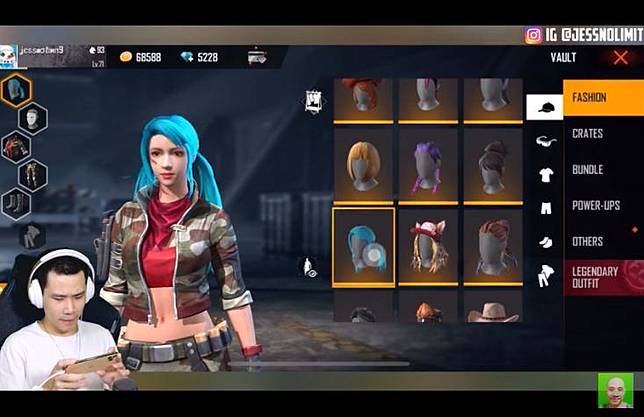
Task: Click the diamond currency counter
Action: 200,58
